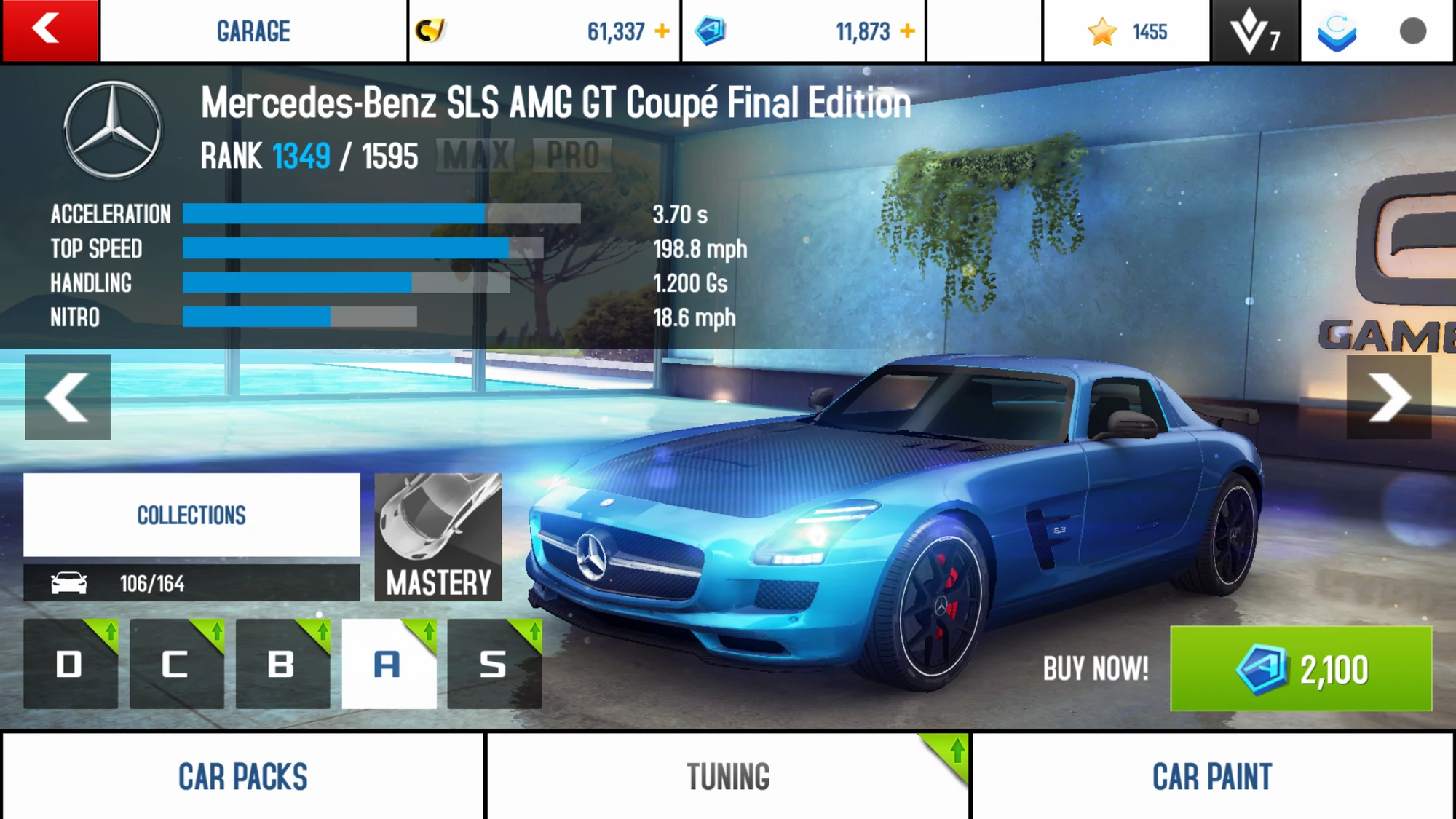Open the credits purchase with plus icon
The image size is (1456, 819).
tap(661, 31)
